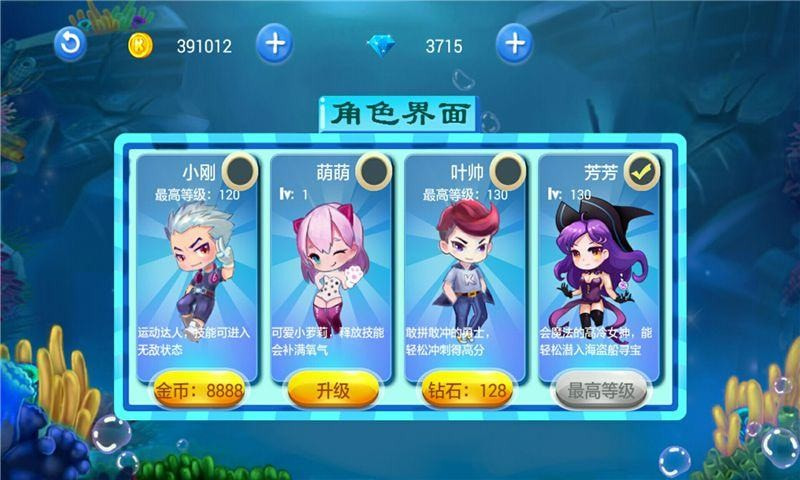Viewport: 800px width, 480px height.
Task: Pick the pink-haired 萌萌 character portrait
Action: [x=330, y=262]
